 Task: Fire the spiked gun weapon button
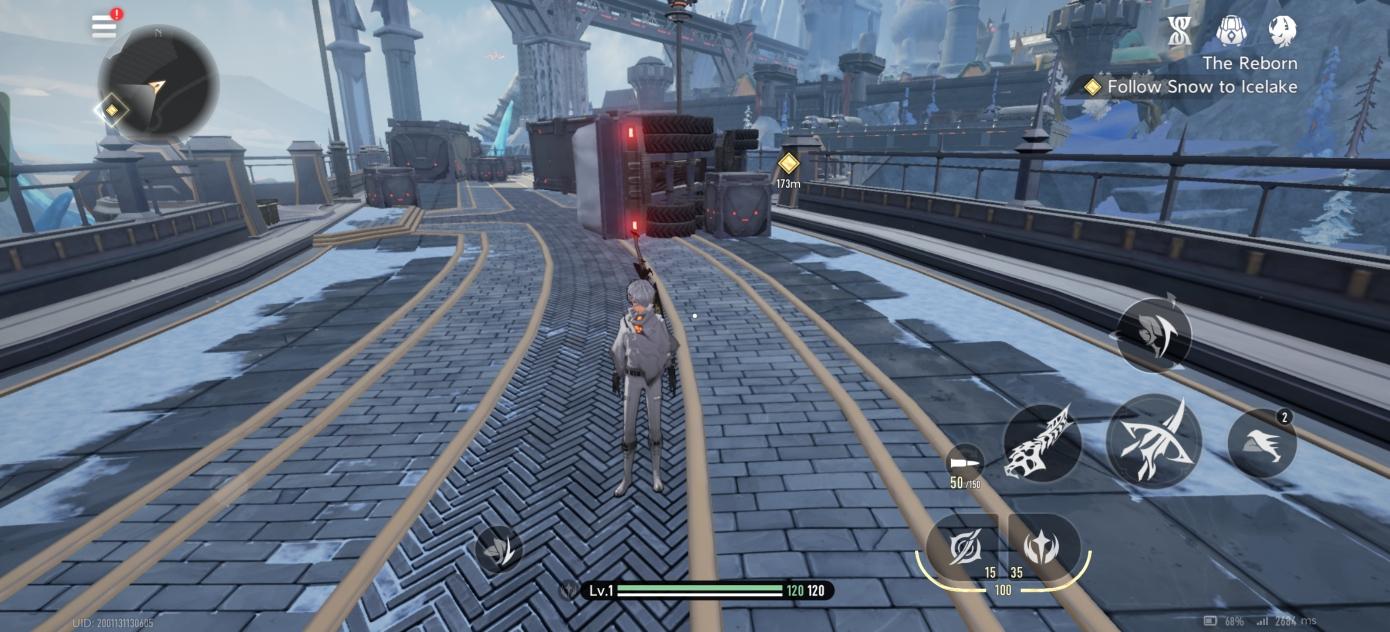pos(1043,443)
